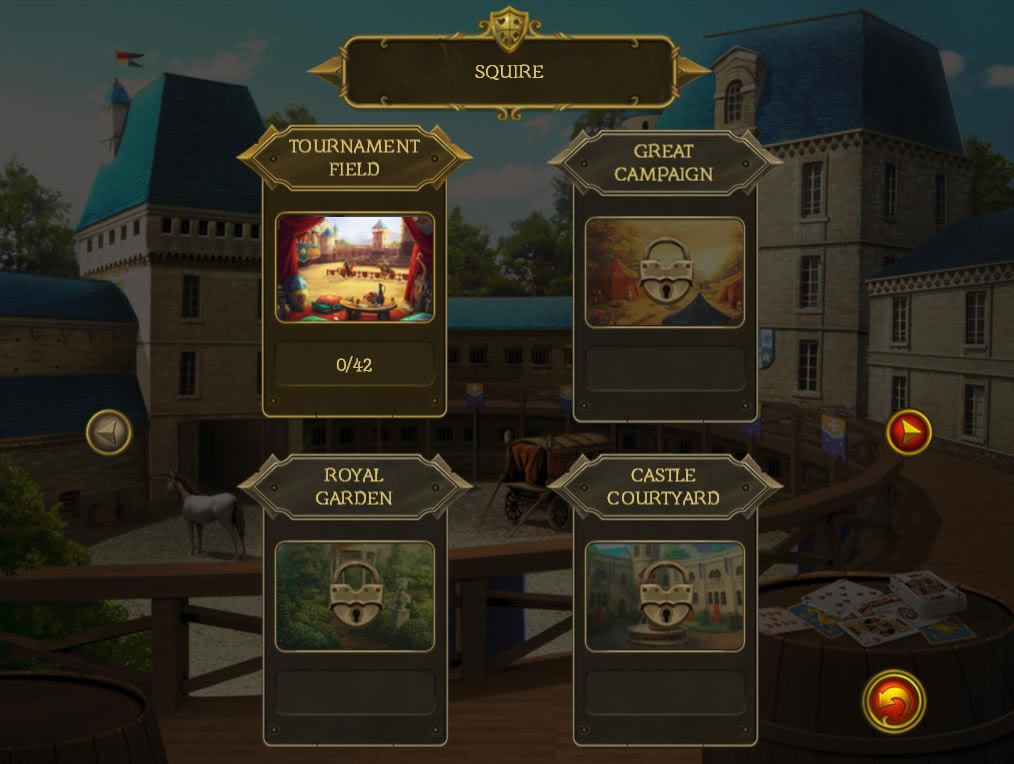Return with the round back arrow button

pos(894,701)
